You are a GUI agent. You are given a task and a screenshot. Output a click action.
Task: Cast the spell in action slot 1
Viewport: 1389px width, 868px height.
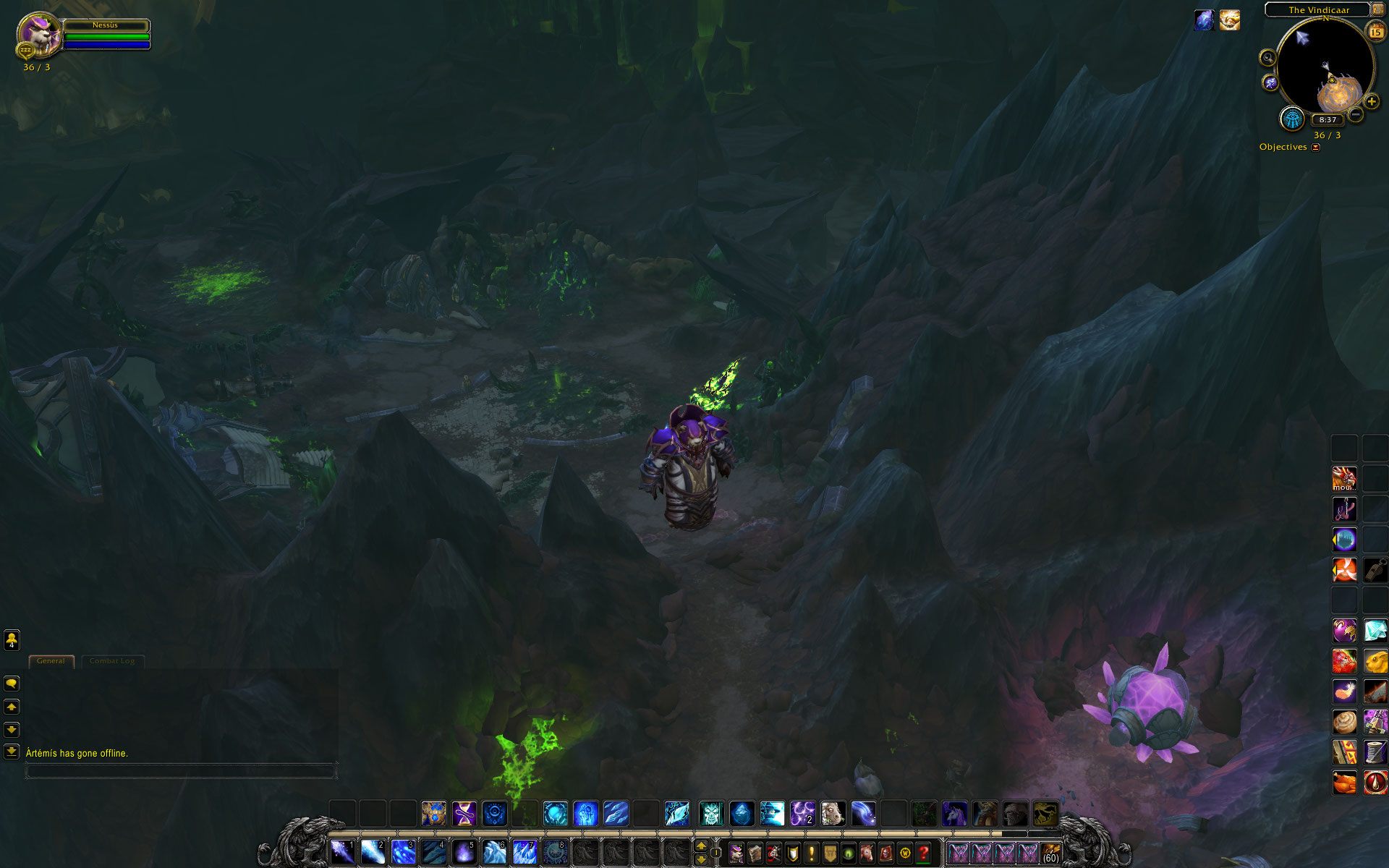coord(342,852)
